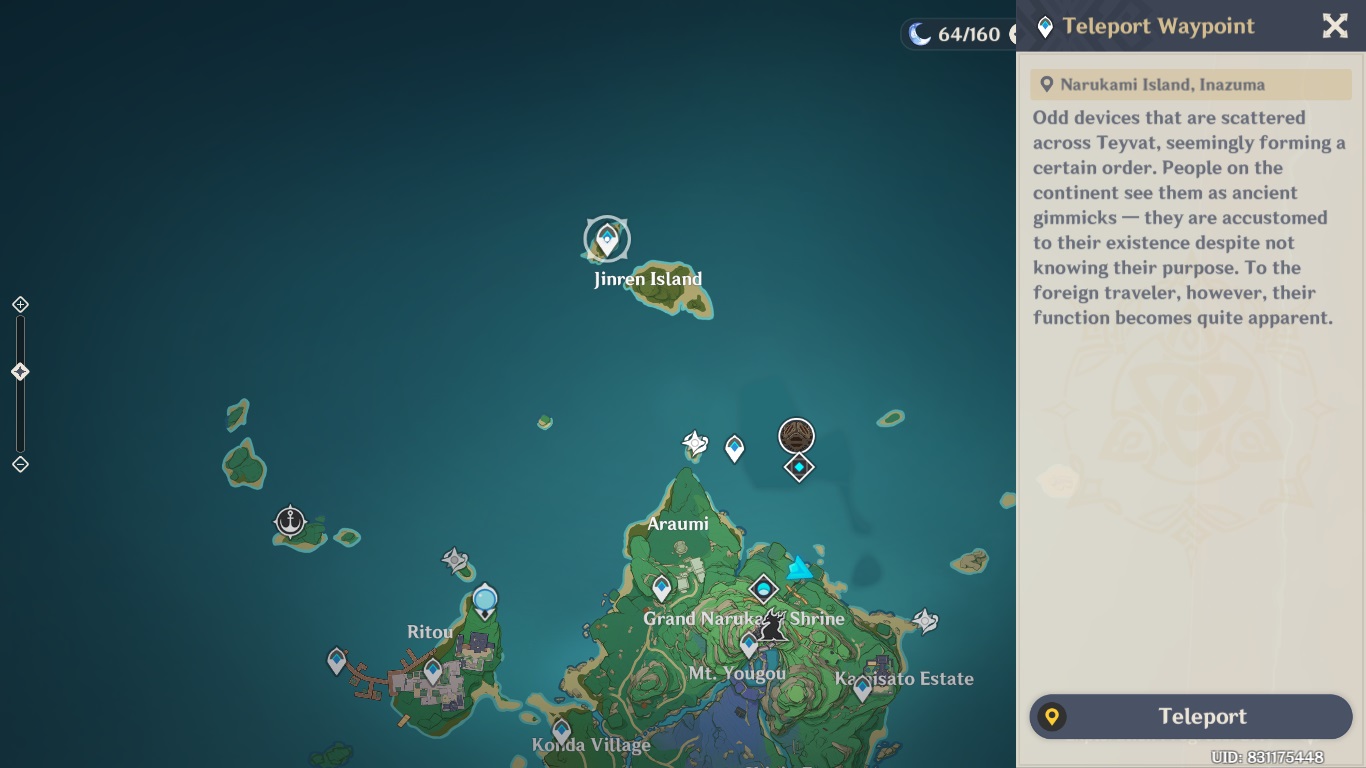Zoom out the map with minus button

[20, 464]
